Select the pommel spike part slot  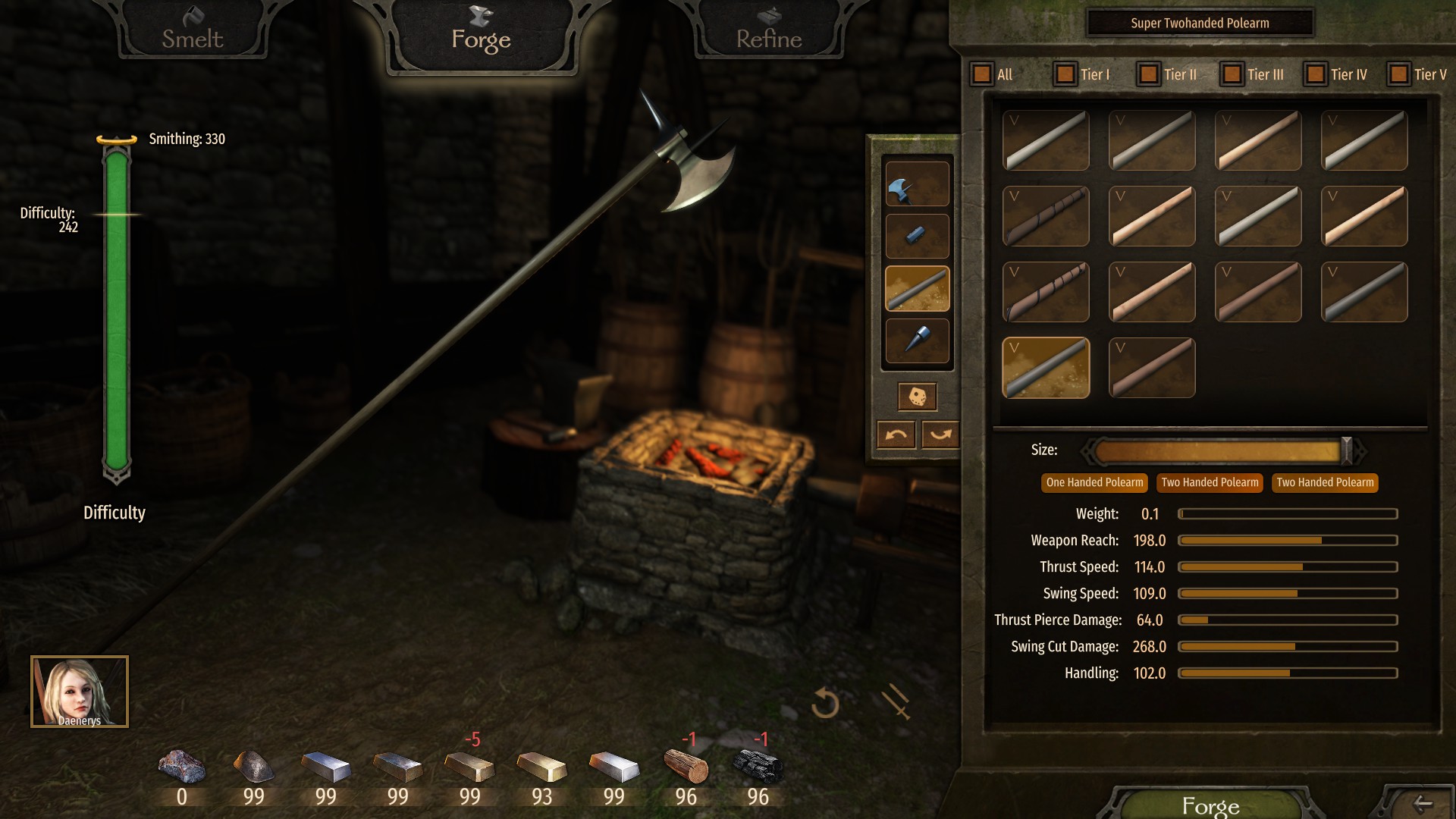[x=917, y=340]
